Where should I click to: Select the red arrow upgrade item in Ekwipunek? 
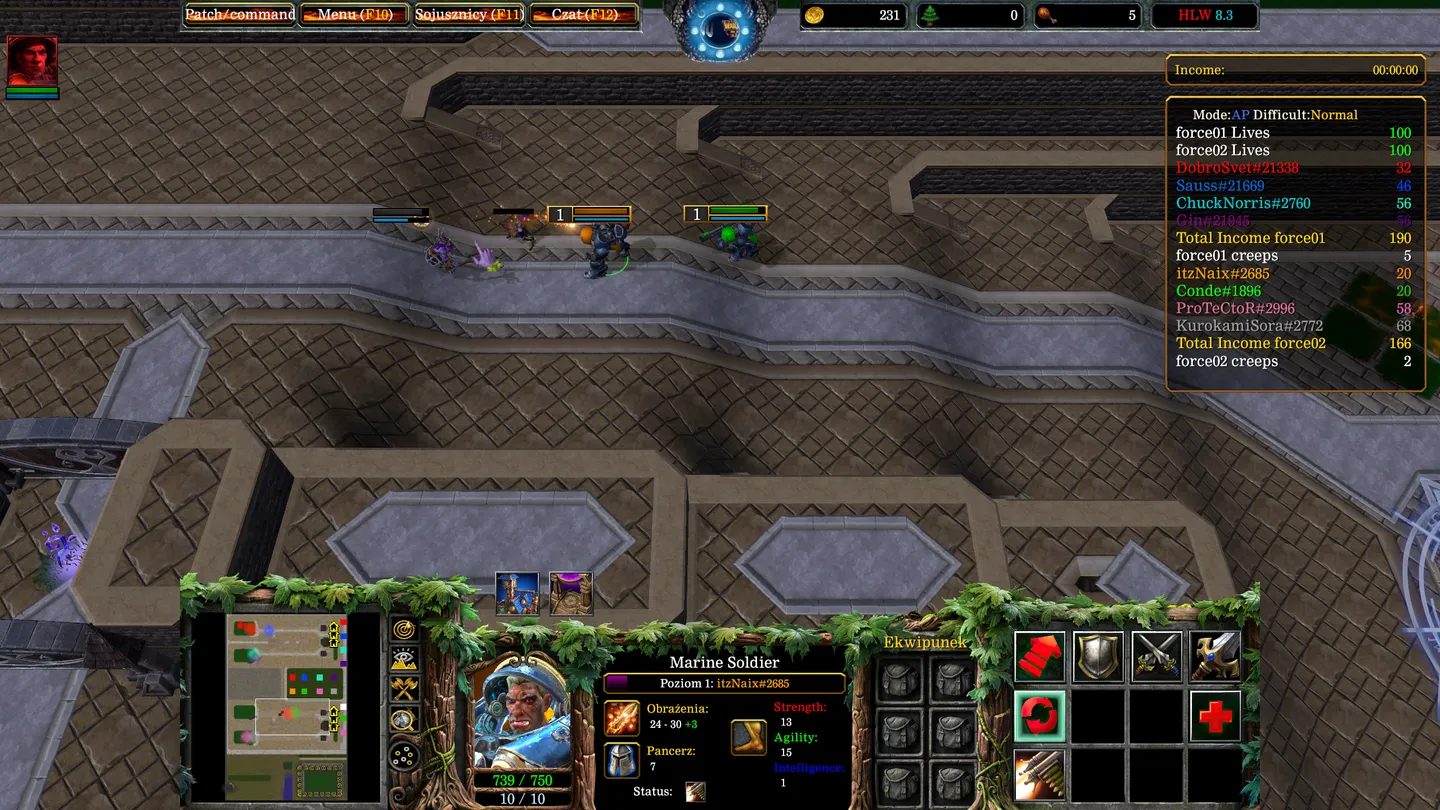coord(1040,655)
